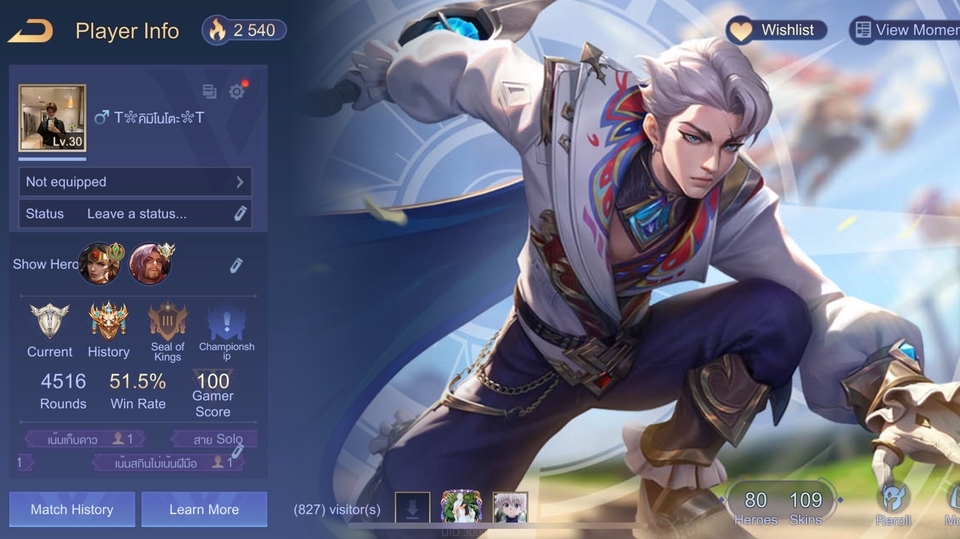Open the 109 Skins collection
This screenshot has height=539, width=960.
pos(805,506)
